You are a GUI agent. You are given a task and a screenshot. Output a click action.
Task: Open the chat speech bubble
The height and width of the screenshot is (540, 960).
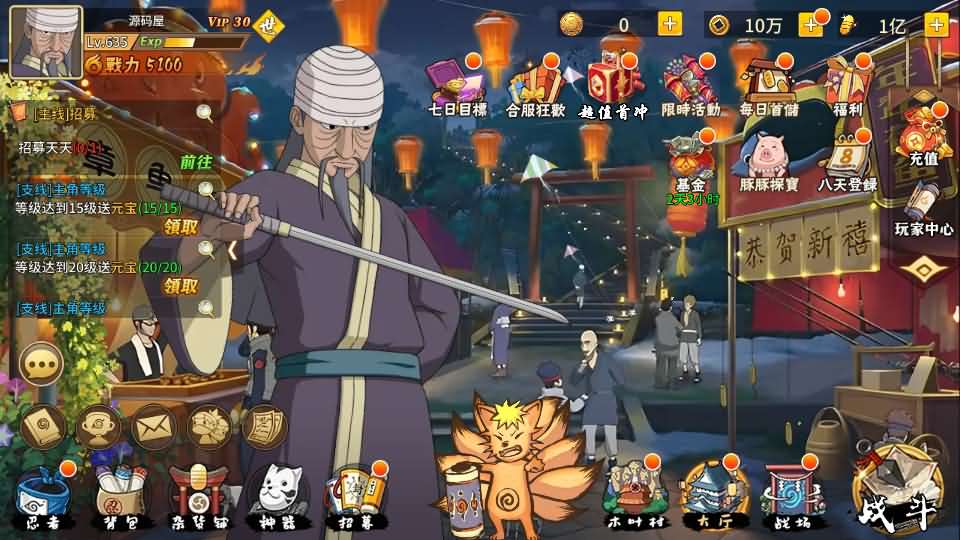click(41, 363)
